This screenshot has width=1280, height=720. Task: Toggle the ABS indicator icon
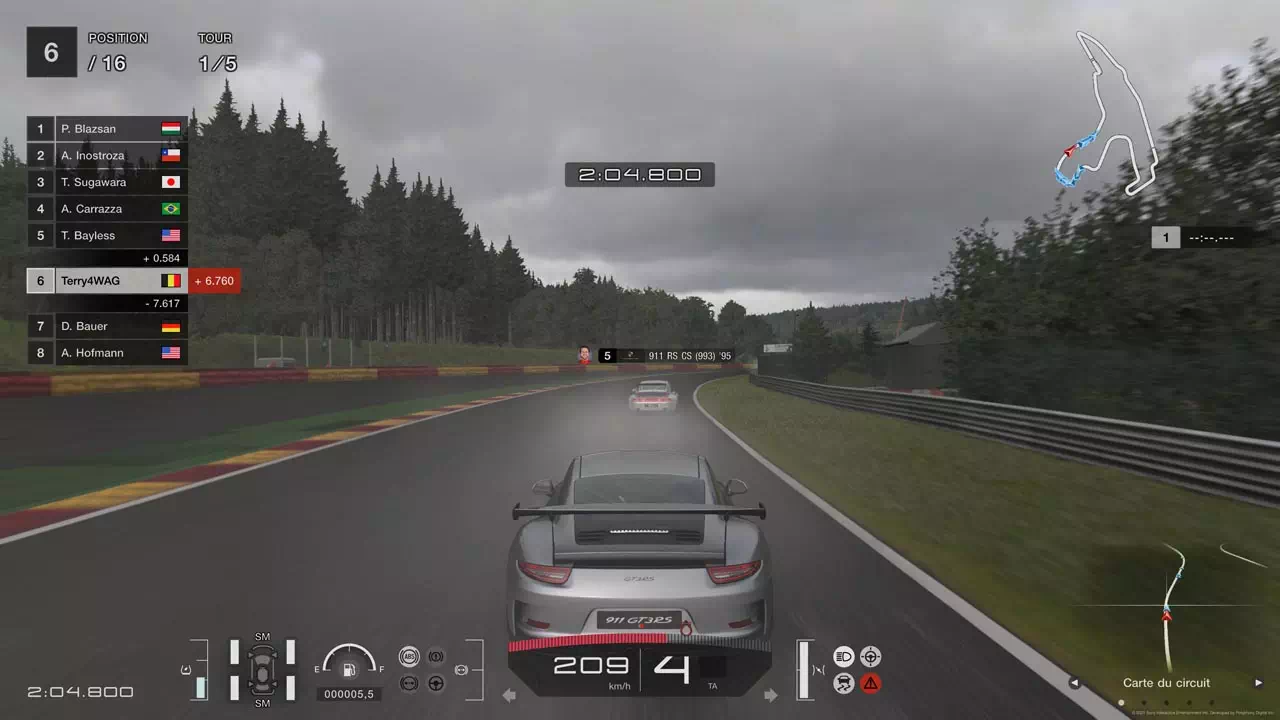coord(408,657)
